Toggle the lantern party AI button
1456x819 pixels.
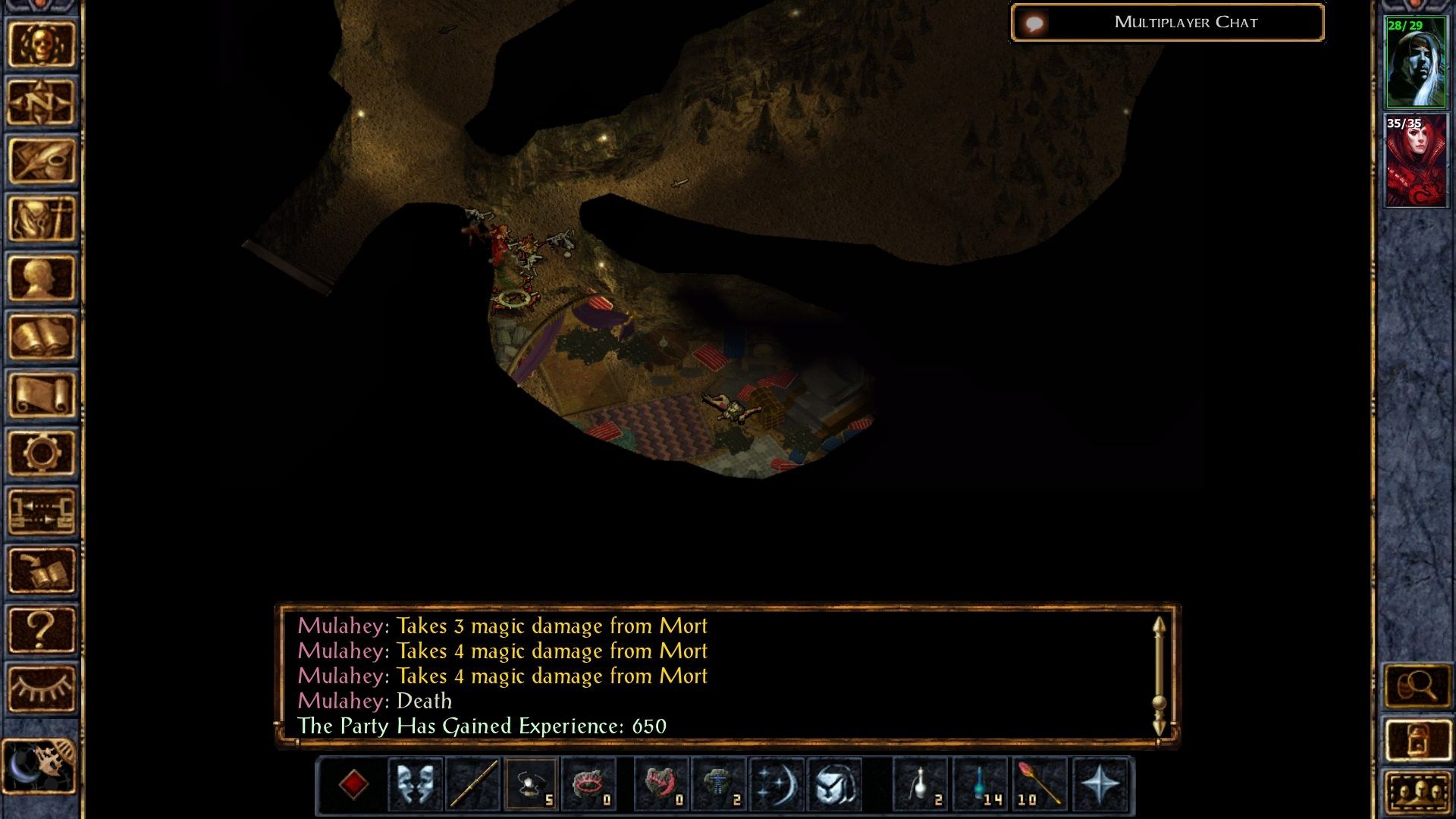click(x=1417, y=739)
